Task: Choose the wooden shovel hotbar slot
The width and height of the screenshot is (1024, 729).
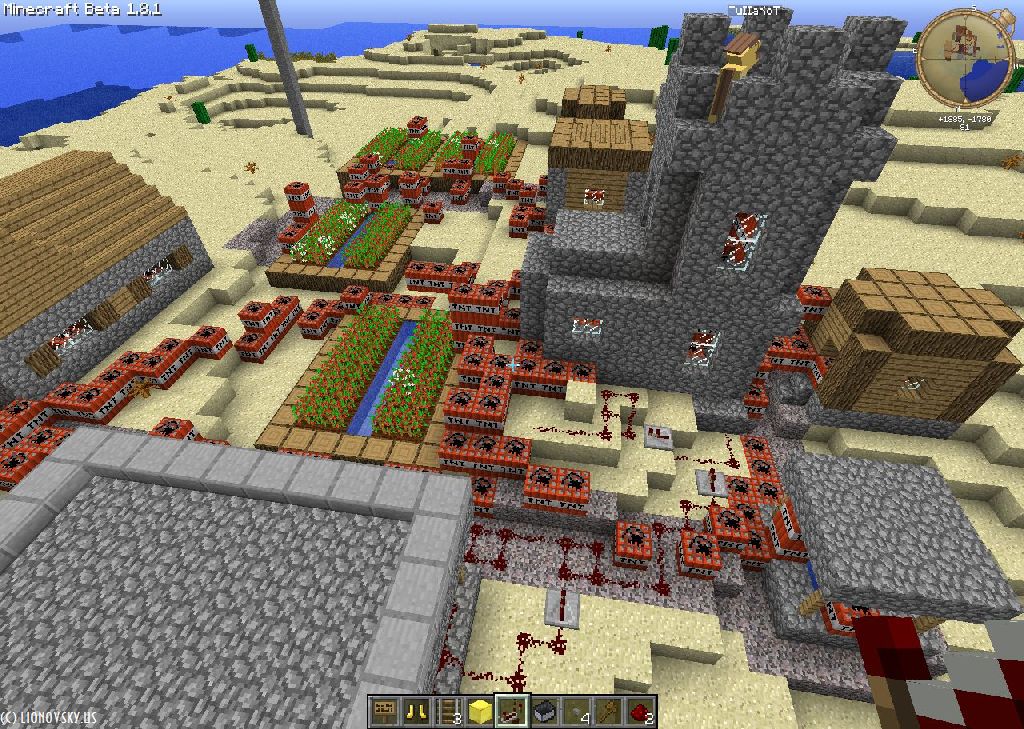Action: [x=607, y=712]
